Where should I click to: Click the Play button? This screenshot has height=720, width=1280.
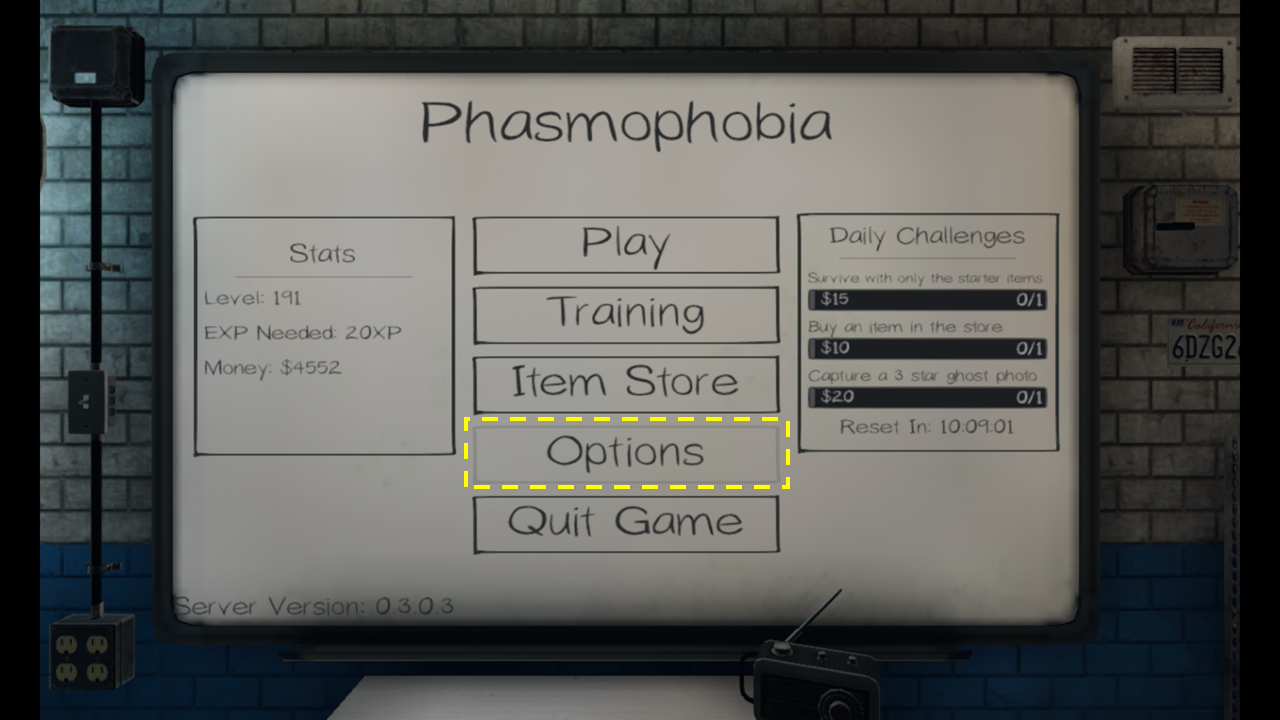click(626, 244)
